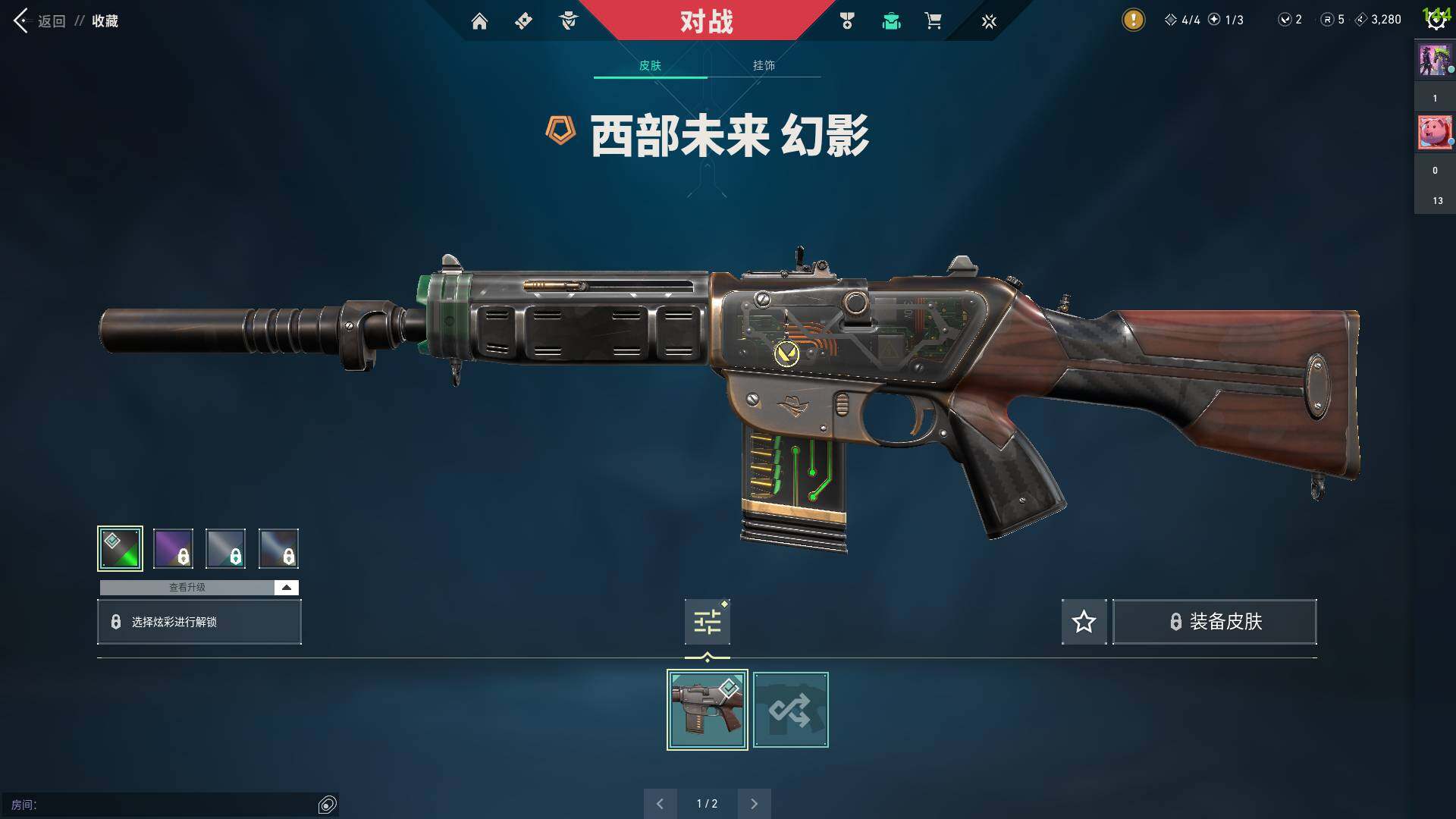Open the home screen icon
Image resolution: width=1456 pixels, height=819 pixels.
pyautogui.click(x=479, y=21)
